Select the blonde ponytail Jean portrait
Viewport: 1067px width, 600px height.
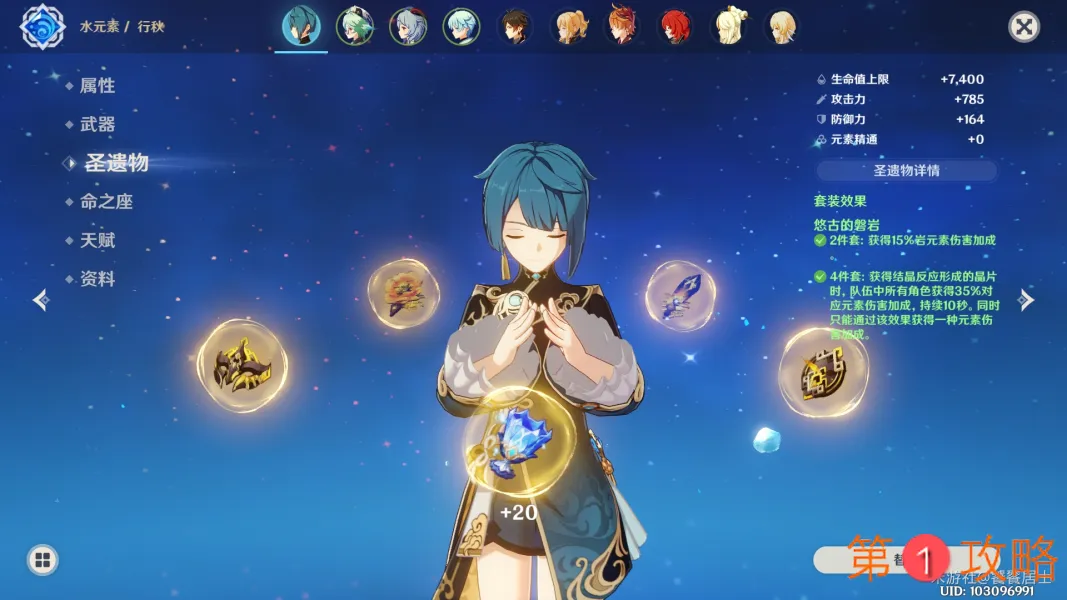569,27
